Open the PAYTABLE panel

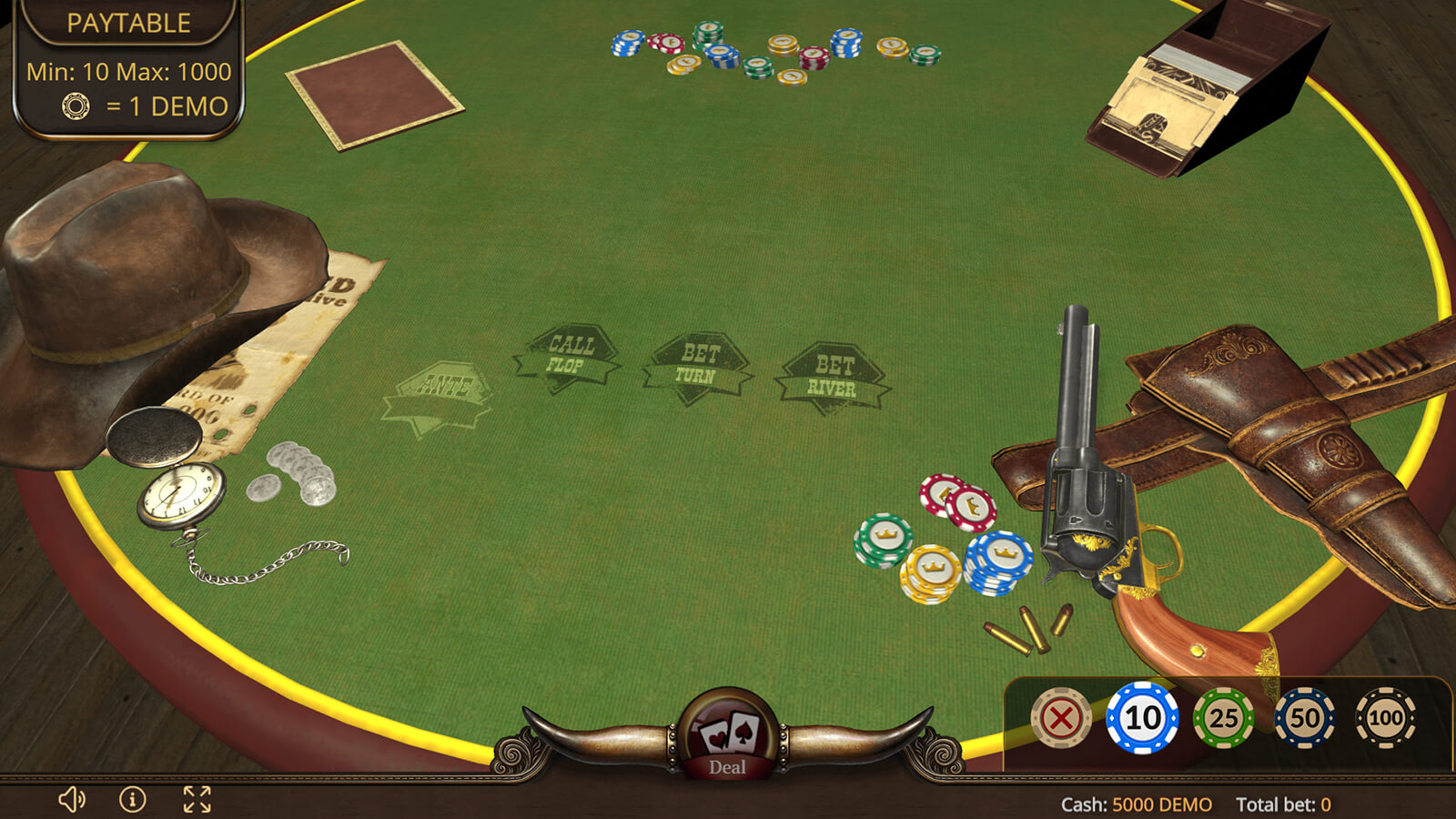click(128, 23)
